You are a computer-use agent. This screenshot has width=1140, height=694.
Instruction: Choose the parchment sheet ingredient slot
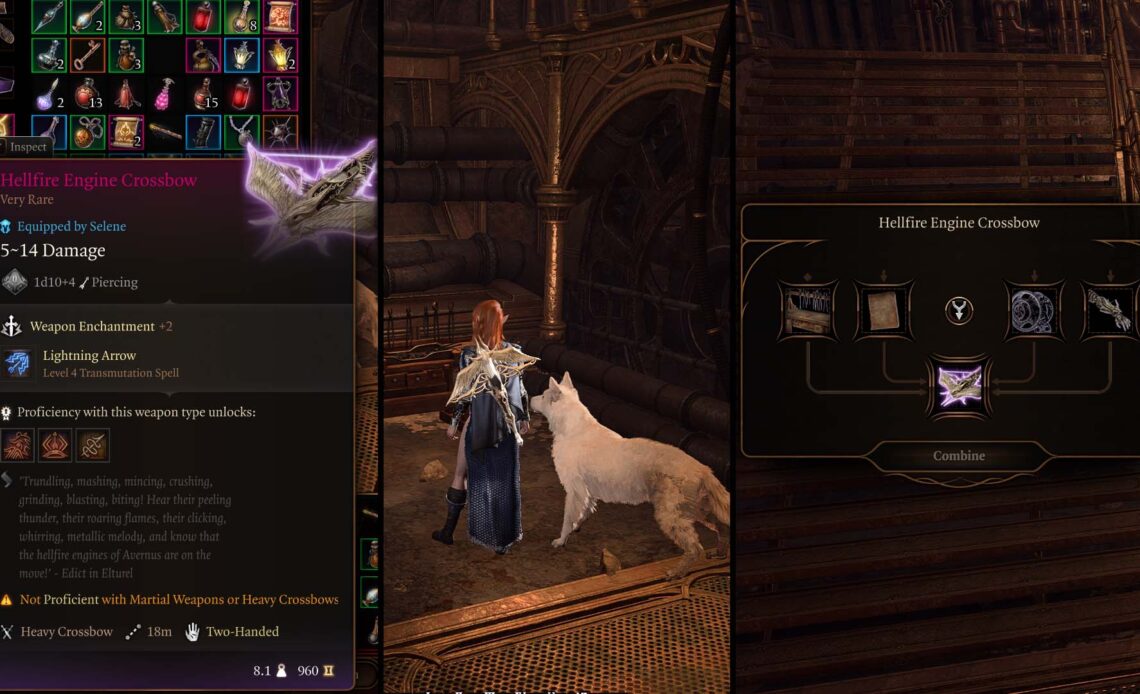point(883,311)
